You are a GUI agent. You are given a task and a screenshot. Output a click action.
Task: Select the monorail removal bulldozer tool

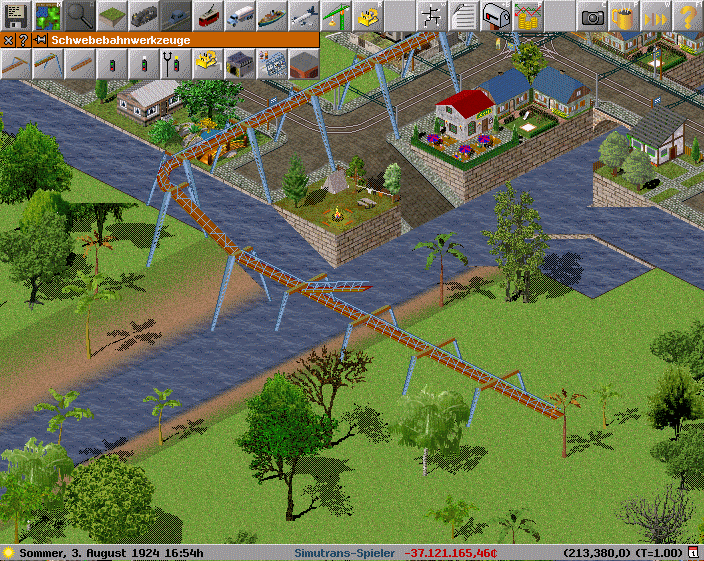click(x=208, y=64)
